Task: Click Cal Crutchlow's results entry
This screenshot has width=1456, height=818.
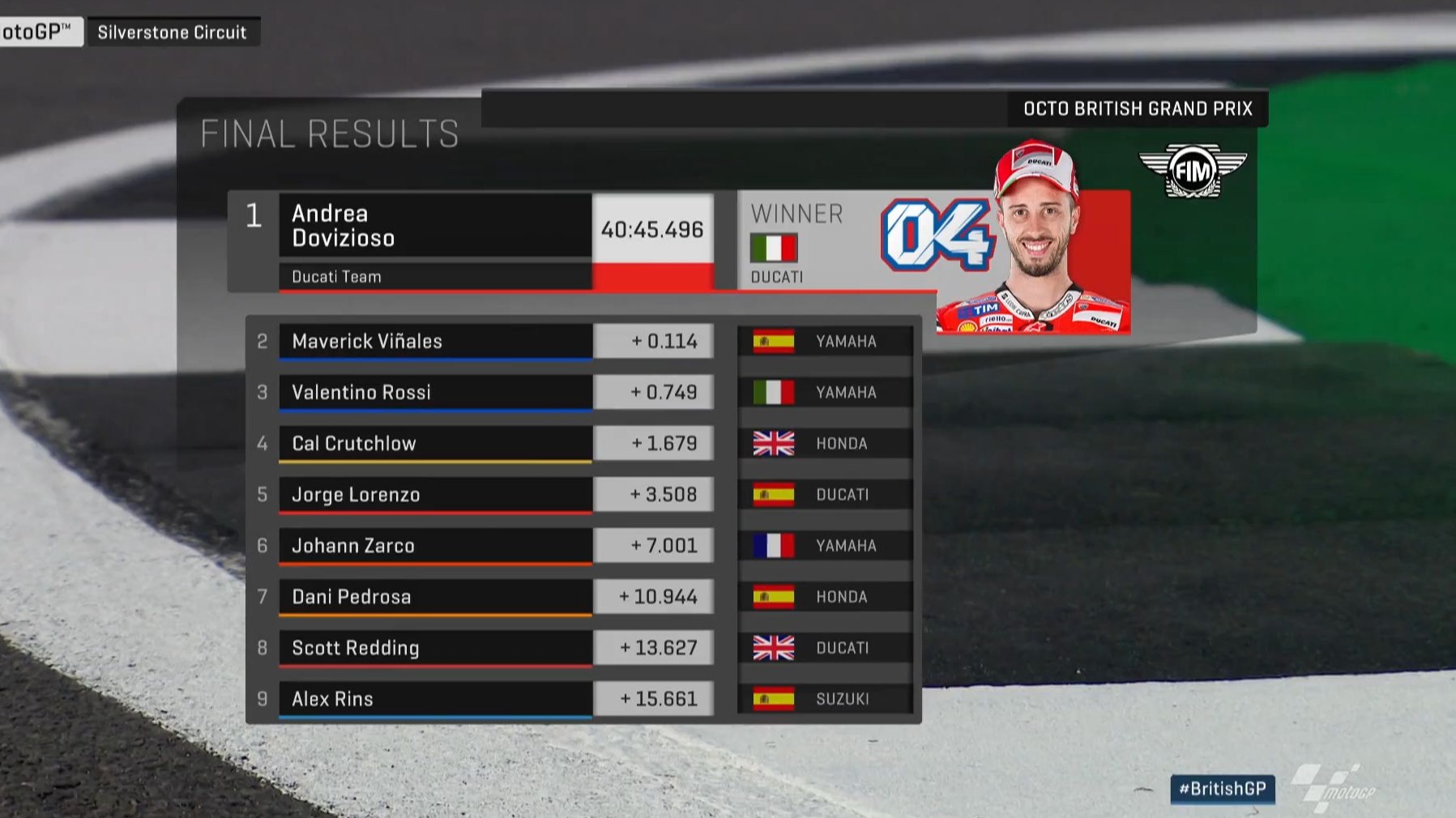Action: [434, 443]
